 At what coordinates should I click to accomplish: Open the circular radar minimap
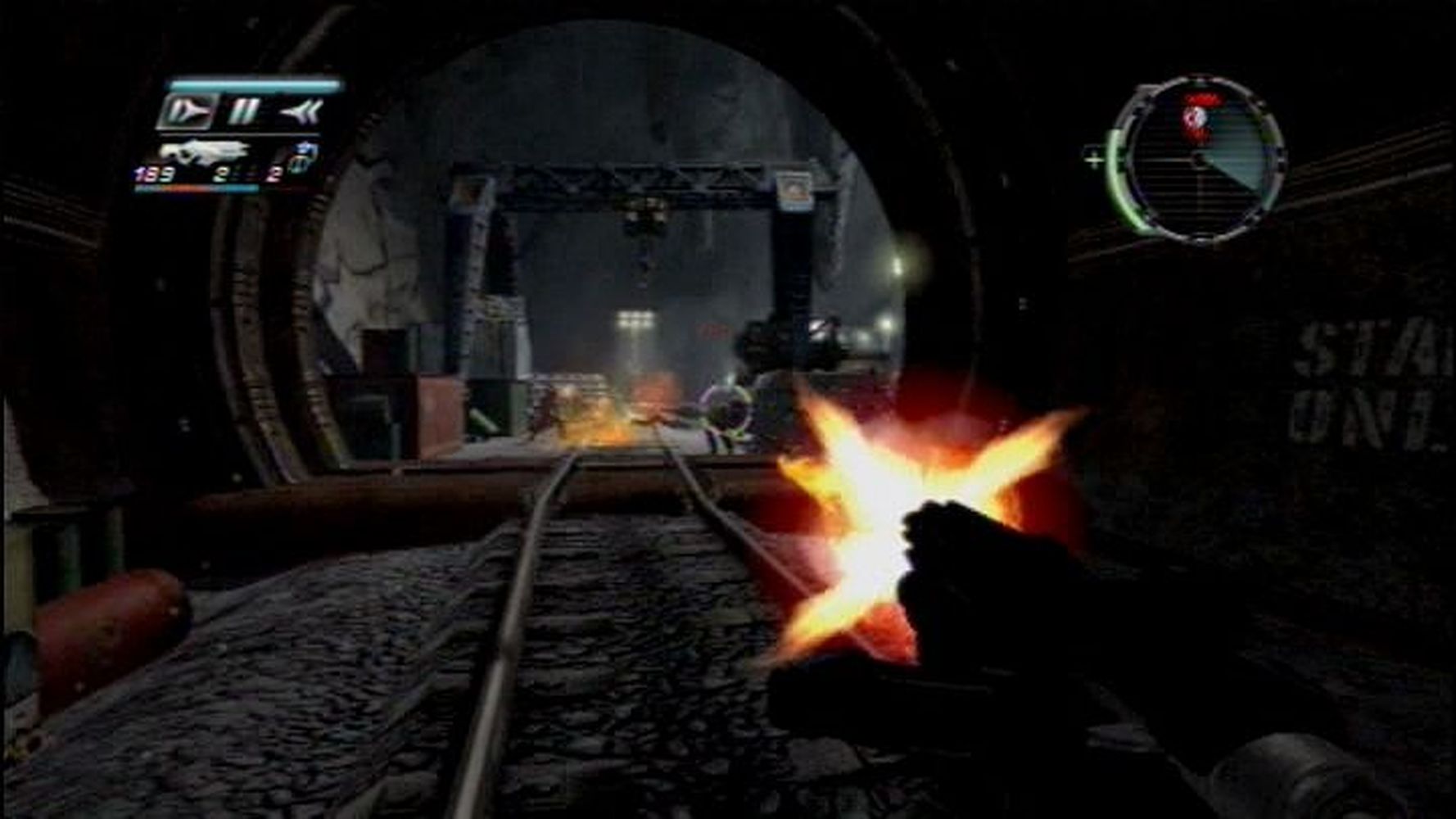[x=1199, y=158]
